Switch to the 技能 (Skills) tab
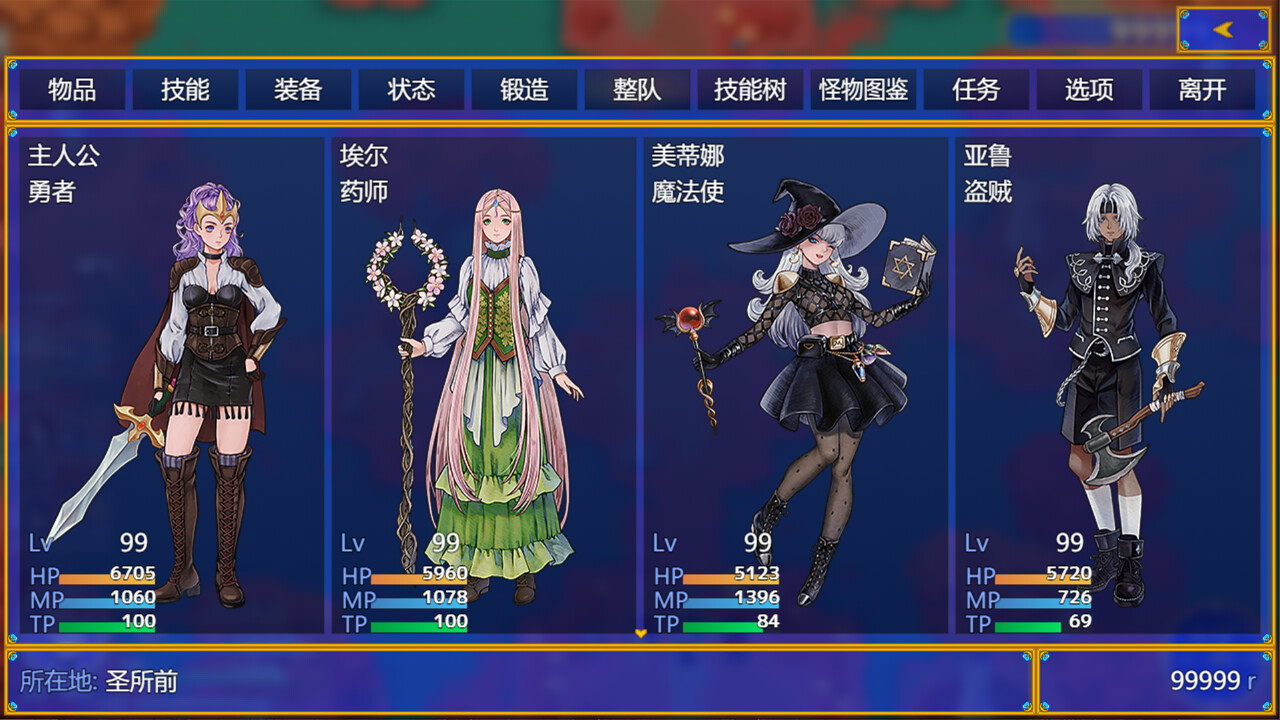Screen dimensions: 1280x720 point(184,89)
